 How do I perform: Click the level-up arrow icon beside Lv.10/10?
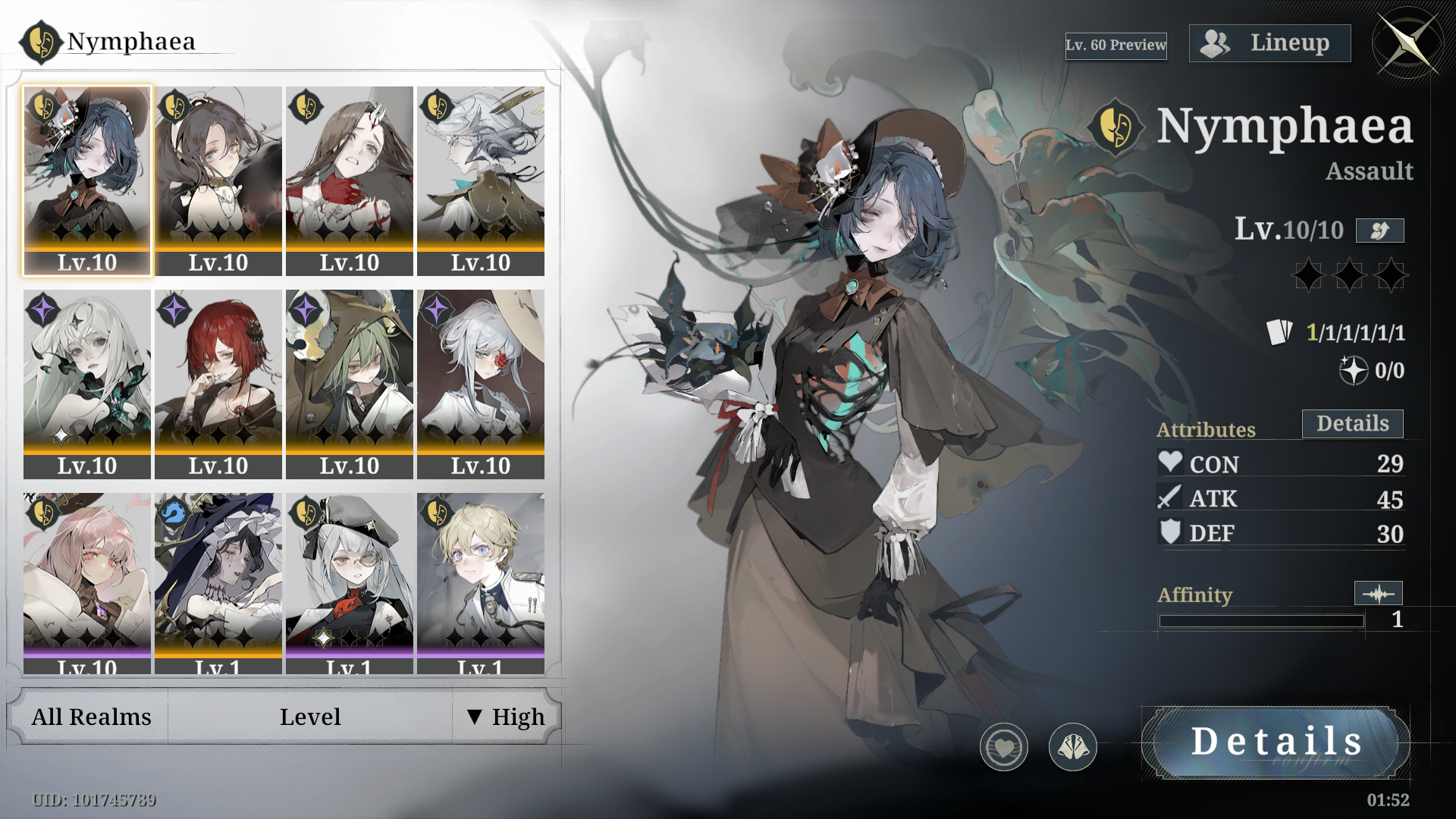tap(1379, 231)
